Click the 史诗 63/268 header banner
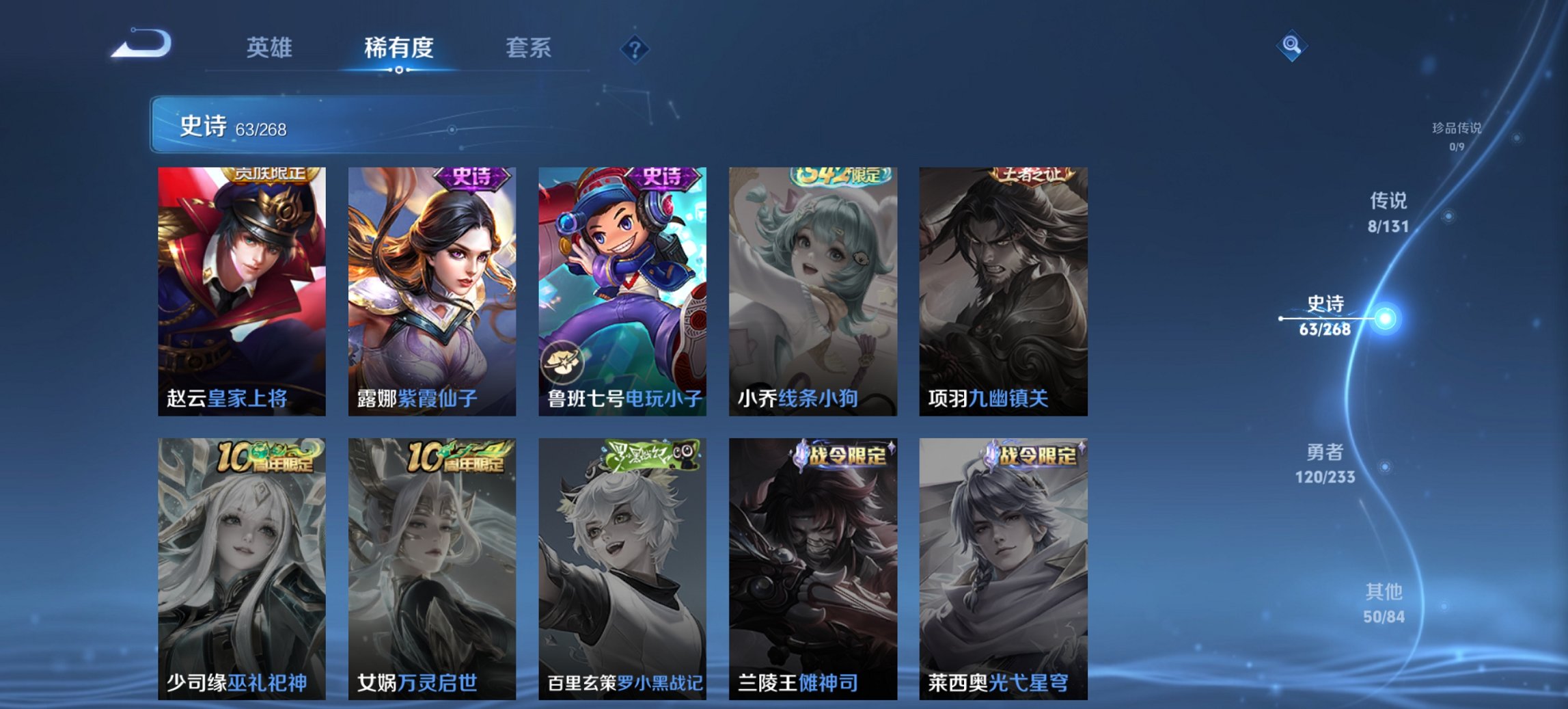Viewport: 1568px width, 709px height. click(232, 126)
